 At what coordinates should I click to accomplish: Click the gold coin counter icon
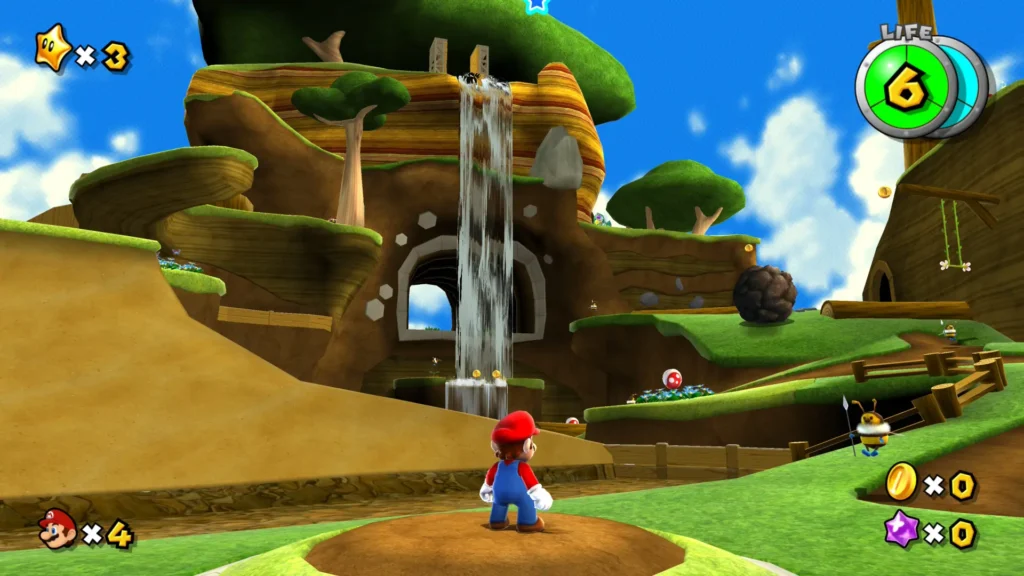(901, 483)
